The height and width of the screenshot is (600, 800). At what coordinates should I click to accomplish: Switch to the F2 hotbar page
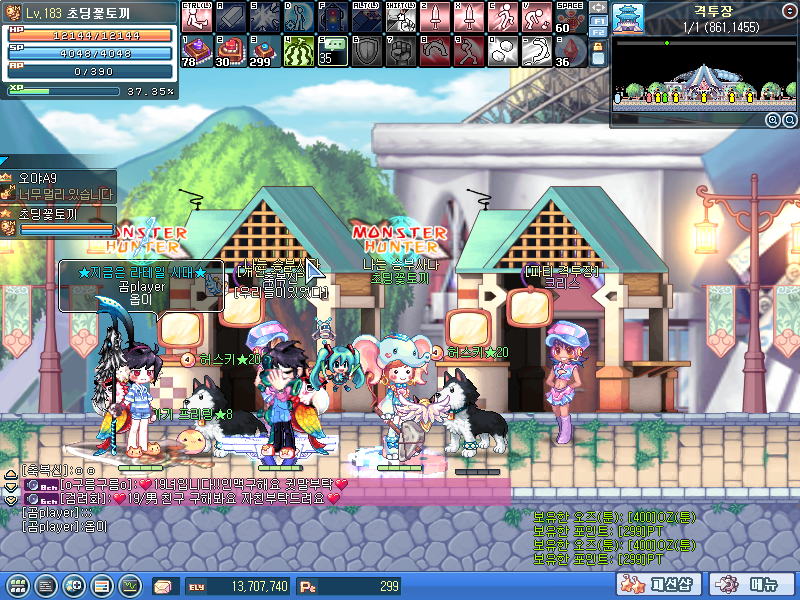point(598,34)
